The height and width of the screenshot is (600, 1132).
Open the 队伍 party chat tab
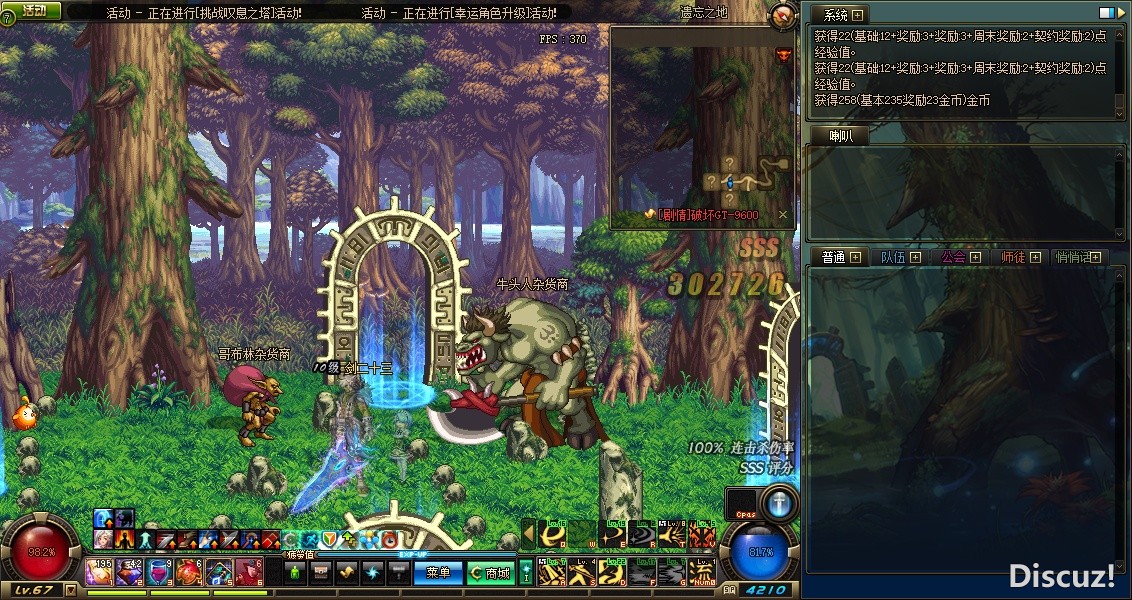(x=893, y=257)
